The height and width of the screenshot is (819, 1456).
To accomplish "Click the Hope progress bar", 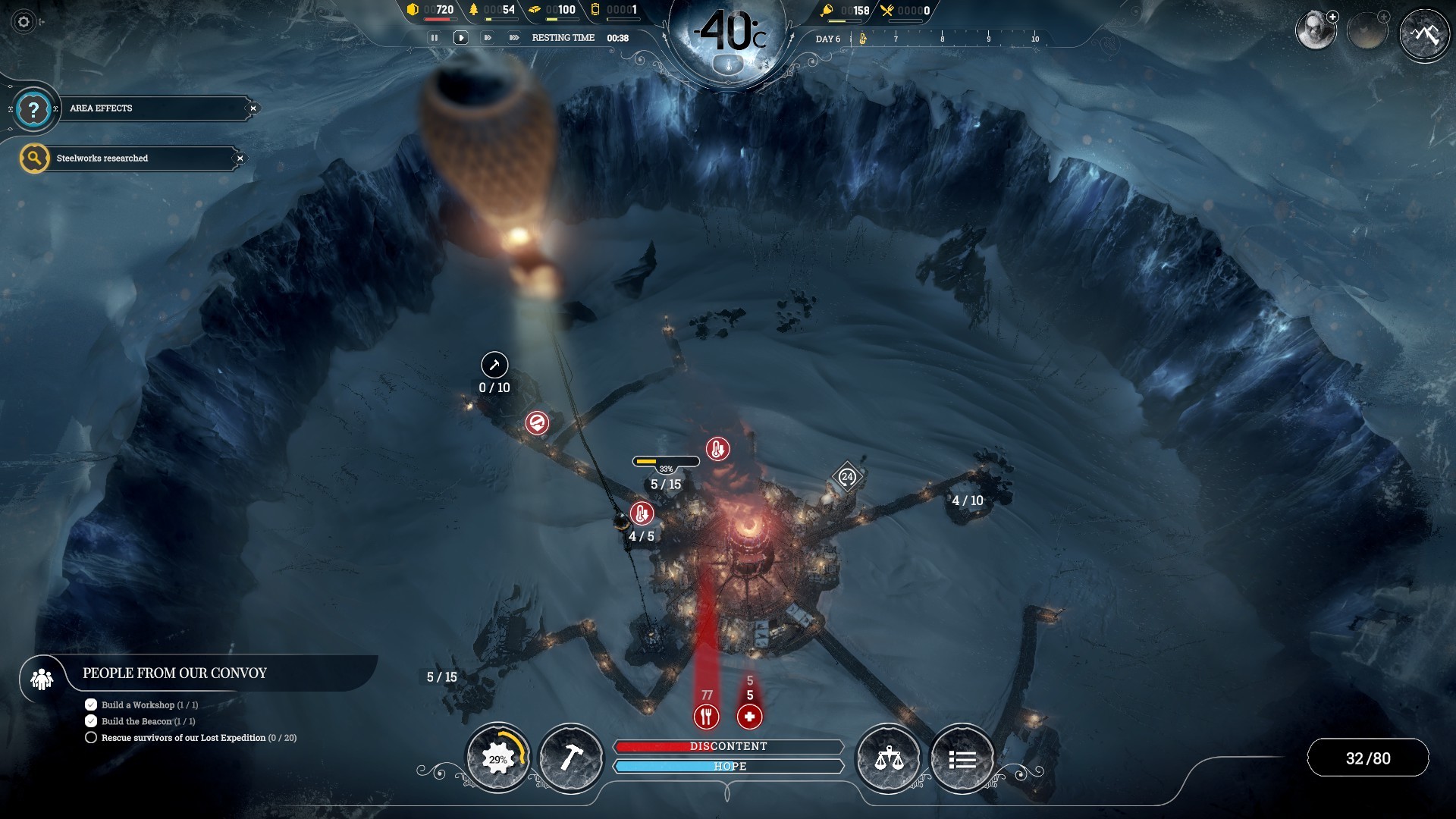I will pos(730,767).
